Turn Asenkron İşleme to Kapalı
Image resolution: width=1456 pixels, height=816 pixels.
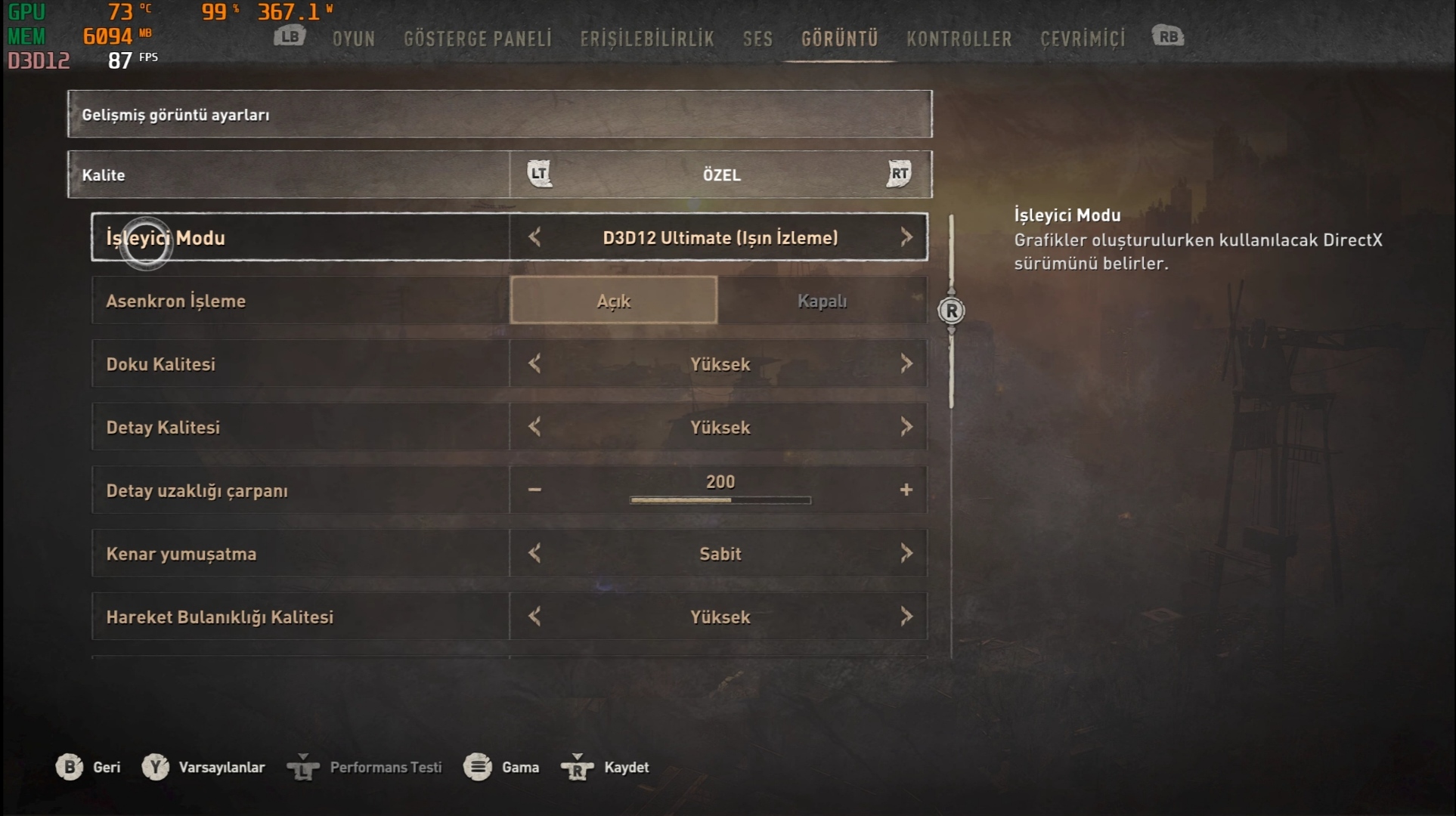(822, 301)
